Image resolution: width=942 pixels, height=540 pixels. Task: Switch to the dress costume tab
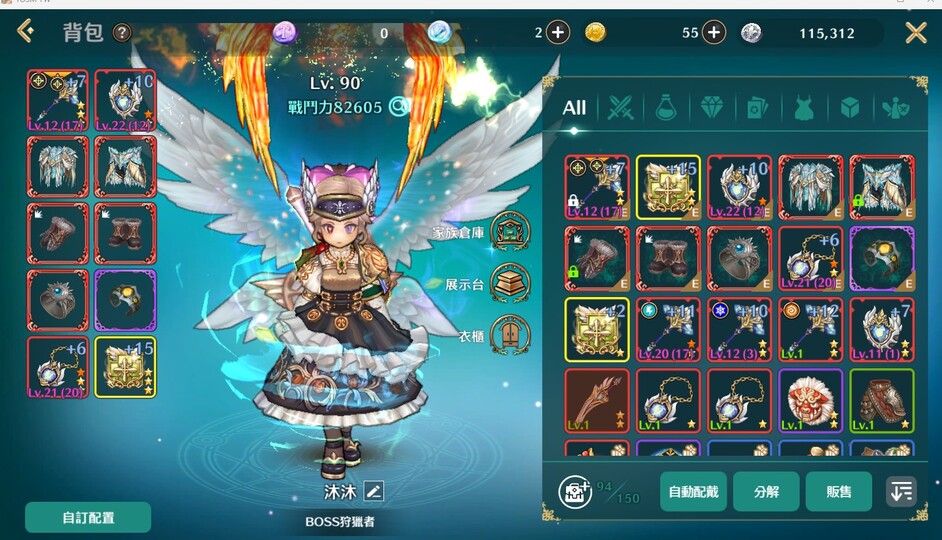804,107
